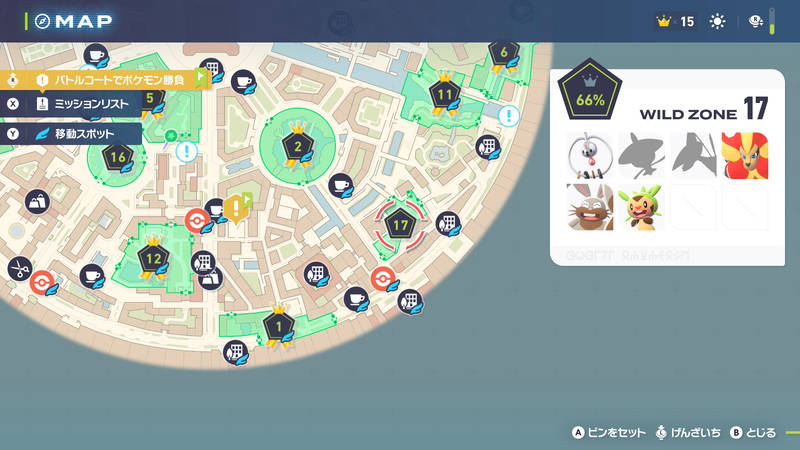Select the Wild Zone 5 marker
The width and height of the screenshot is (800, 450).
[x=150, y=99]
